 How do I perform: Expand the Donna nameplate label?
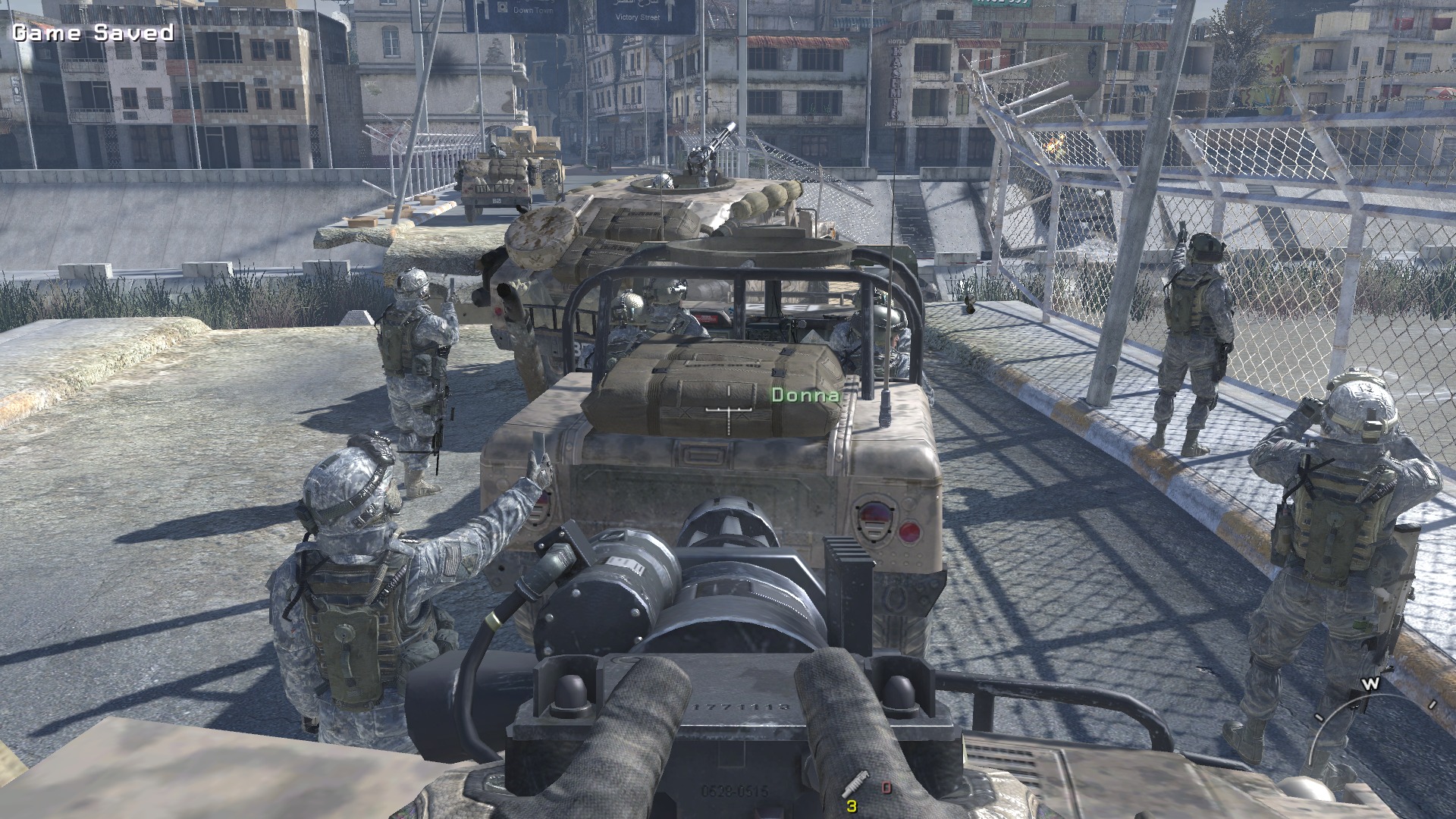[x=806, y=395]
